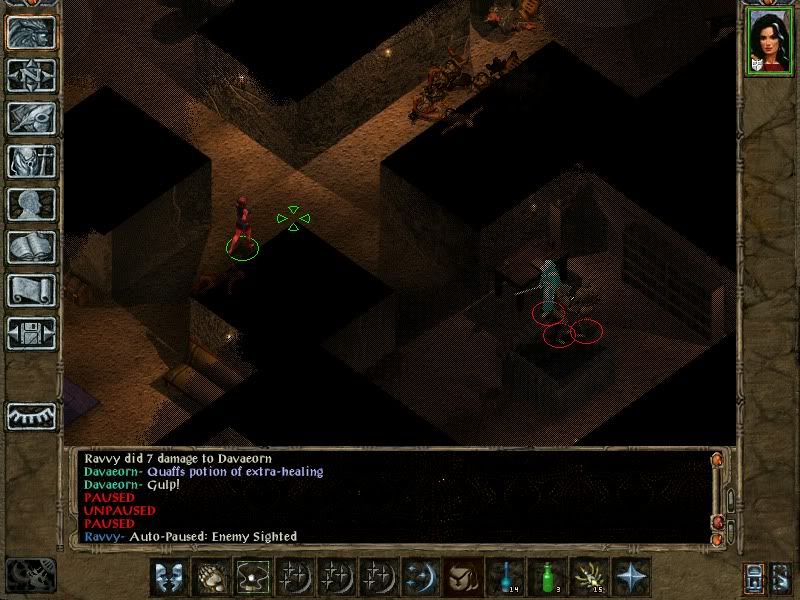Open the cast spell crescent menu

421,577
